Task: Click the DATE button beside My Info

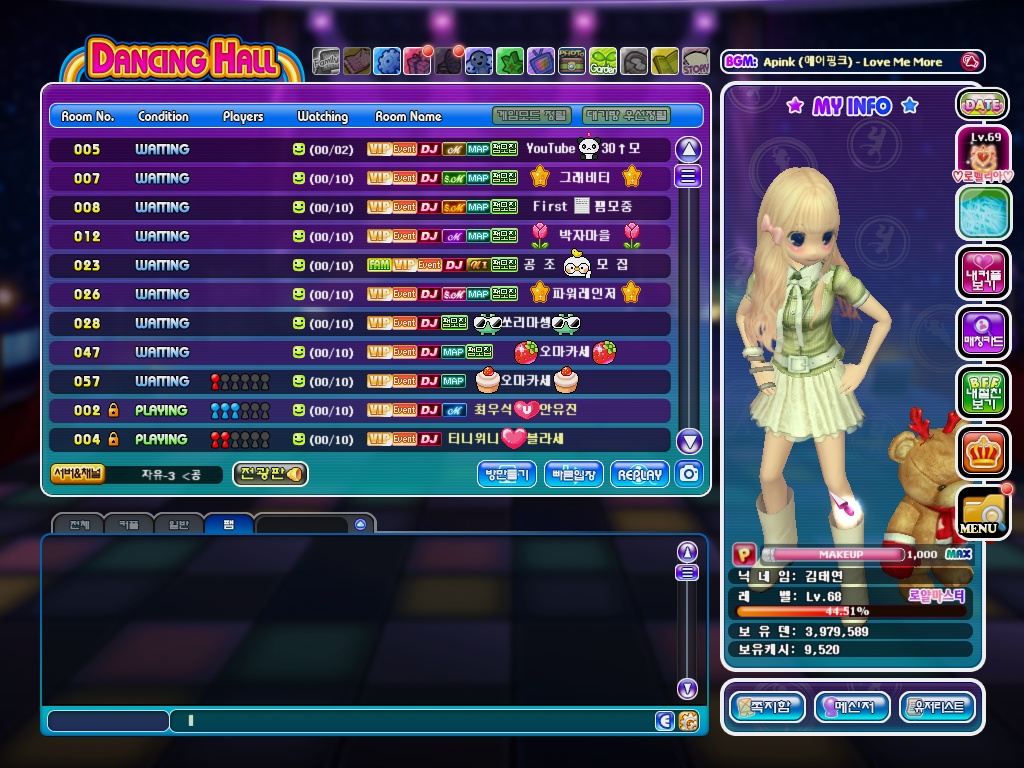Action: (x=982, y=104)
